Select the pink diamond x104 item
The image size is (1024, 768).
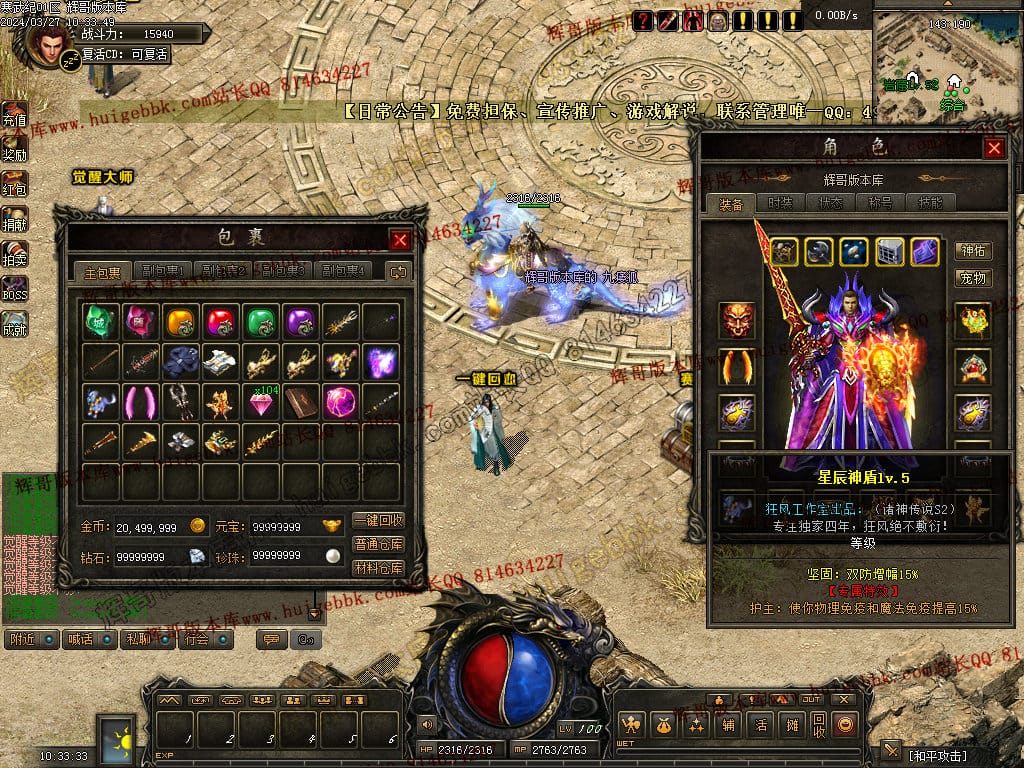261,402
